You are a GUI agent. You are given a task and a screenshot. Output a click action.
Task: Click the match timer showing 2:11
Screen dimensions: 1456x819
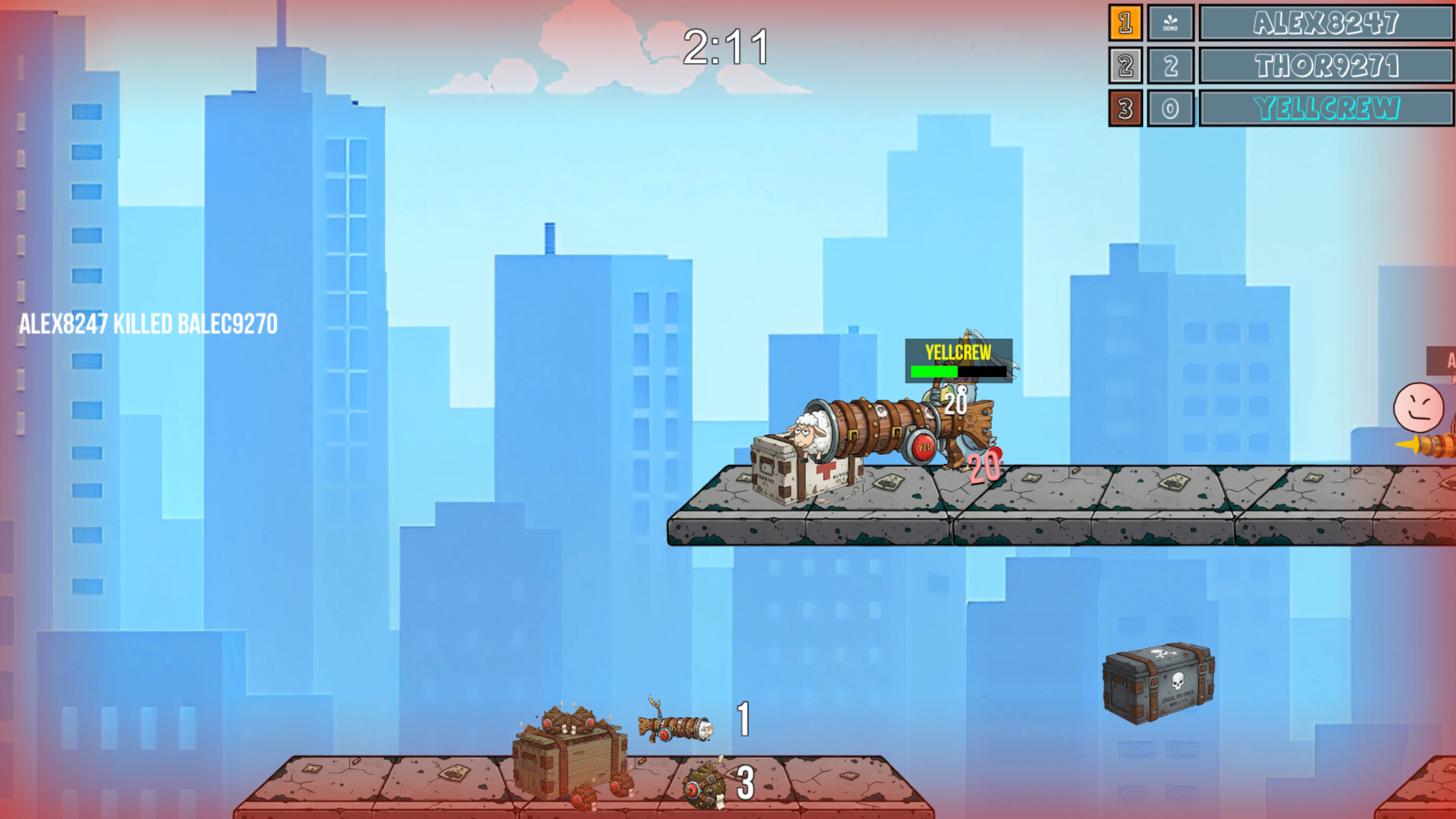click(726, 47)
